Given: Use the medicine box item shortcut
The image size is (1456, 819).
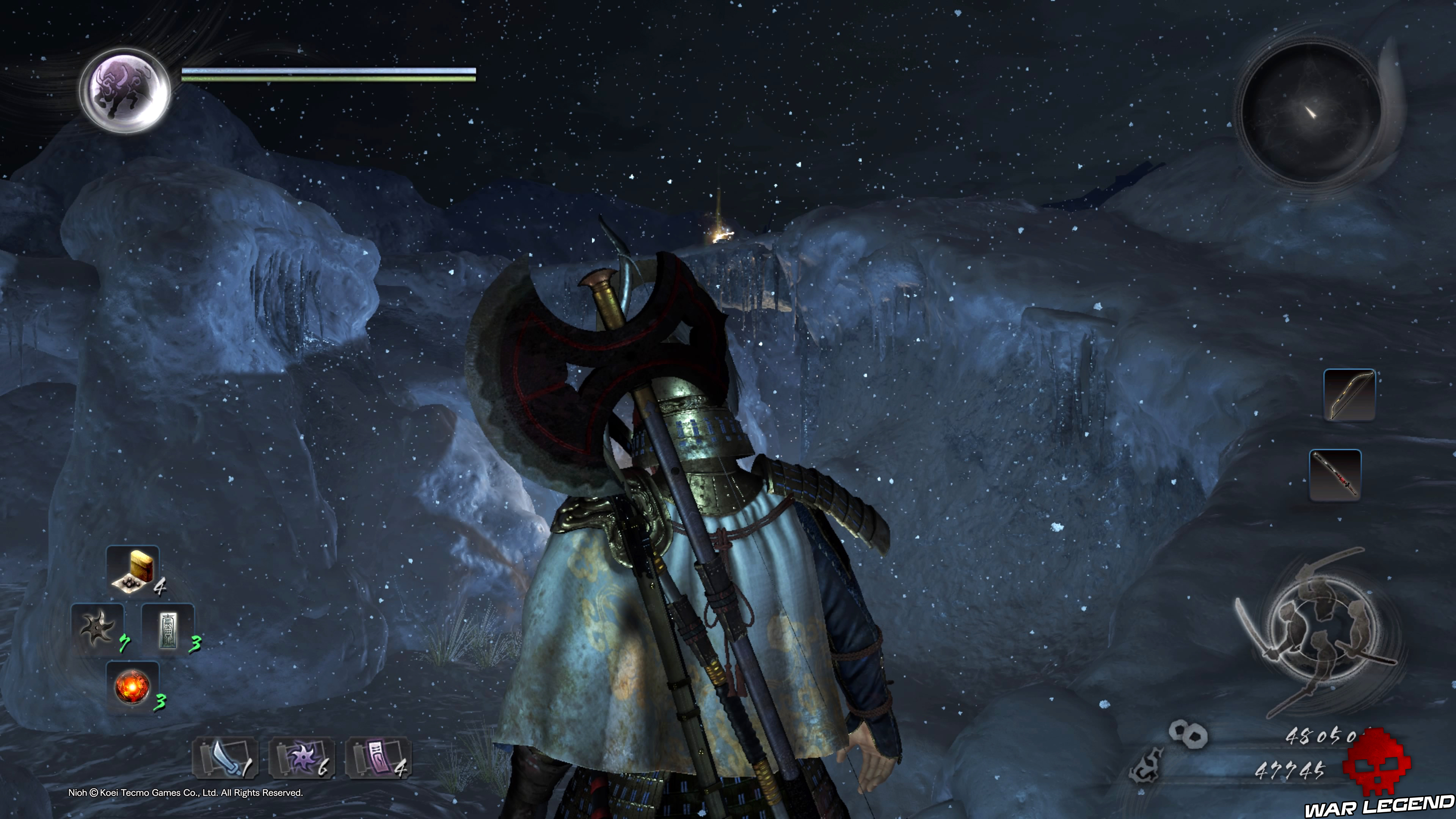Looking at the screenshot, I should (133, 570).
